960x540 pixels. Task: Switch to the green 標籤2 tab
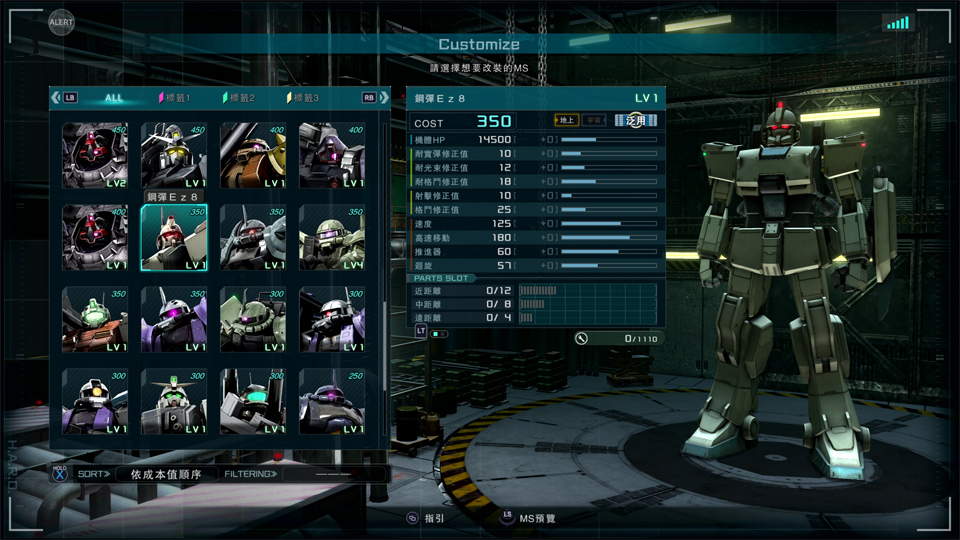click(239, 98)
